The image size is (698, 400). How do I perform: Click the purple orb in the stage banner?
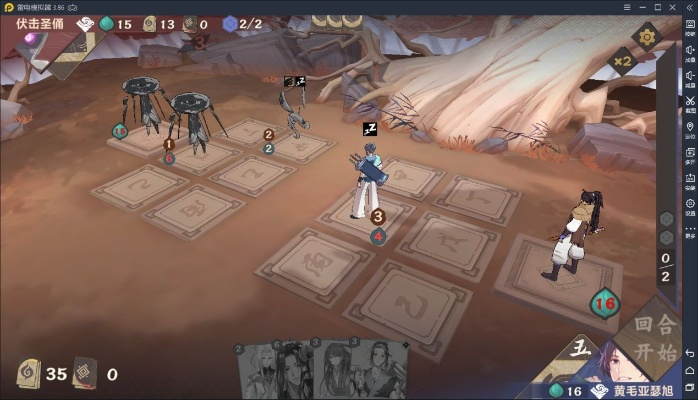click(x=32, y=38)
